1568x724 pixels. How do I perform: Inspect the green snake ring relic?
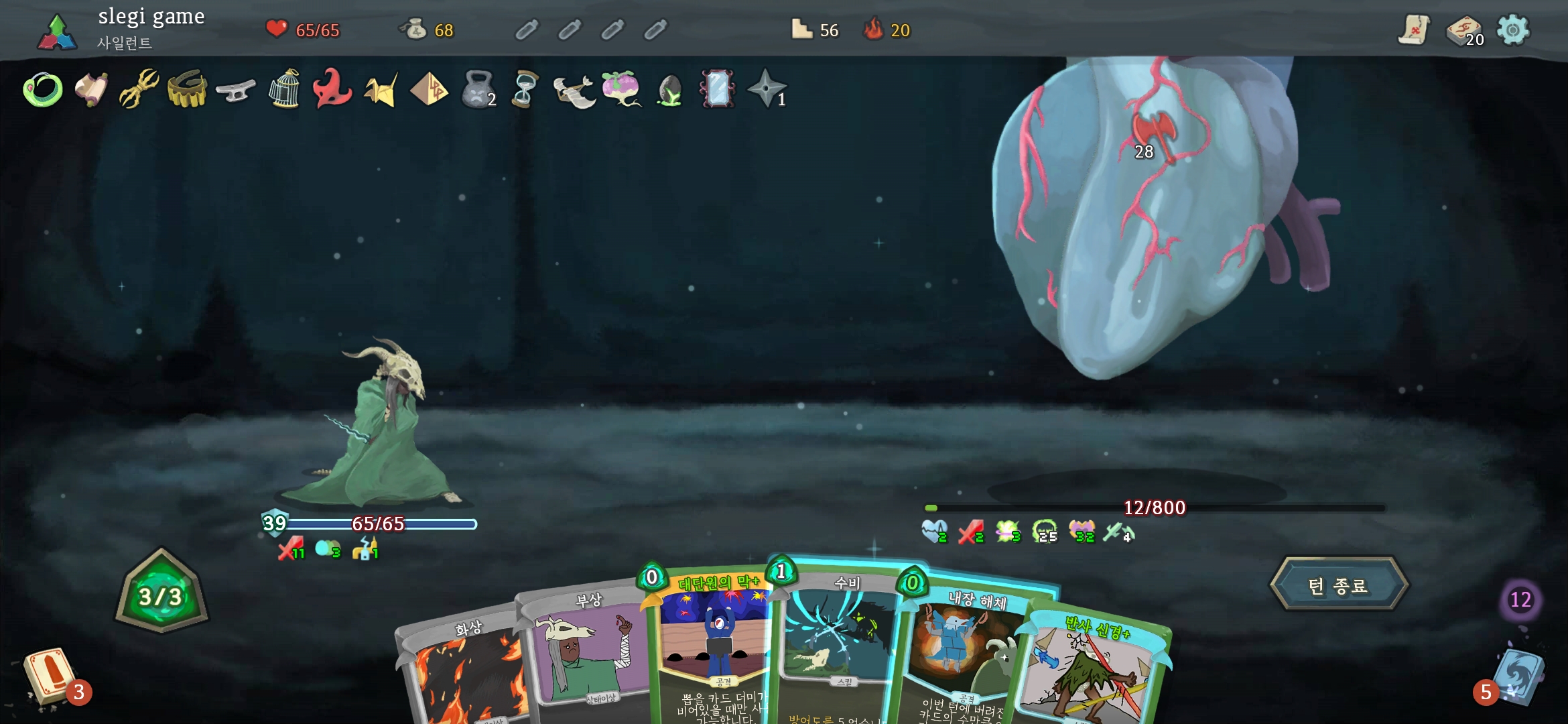43,89
